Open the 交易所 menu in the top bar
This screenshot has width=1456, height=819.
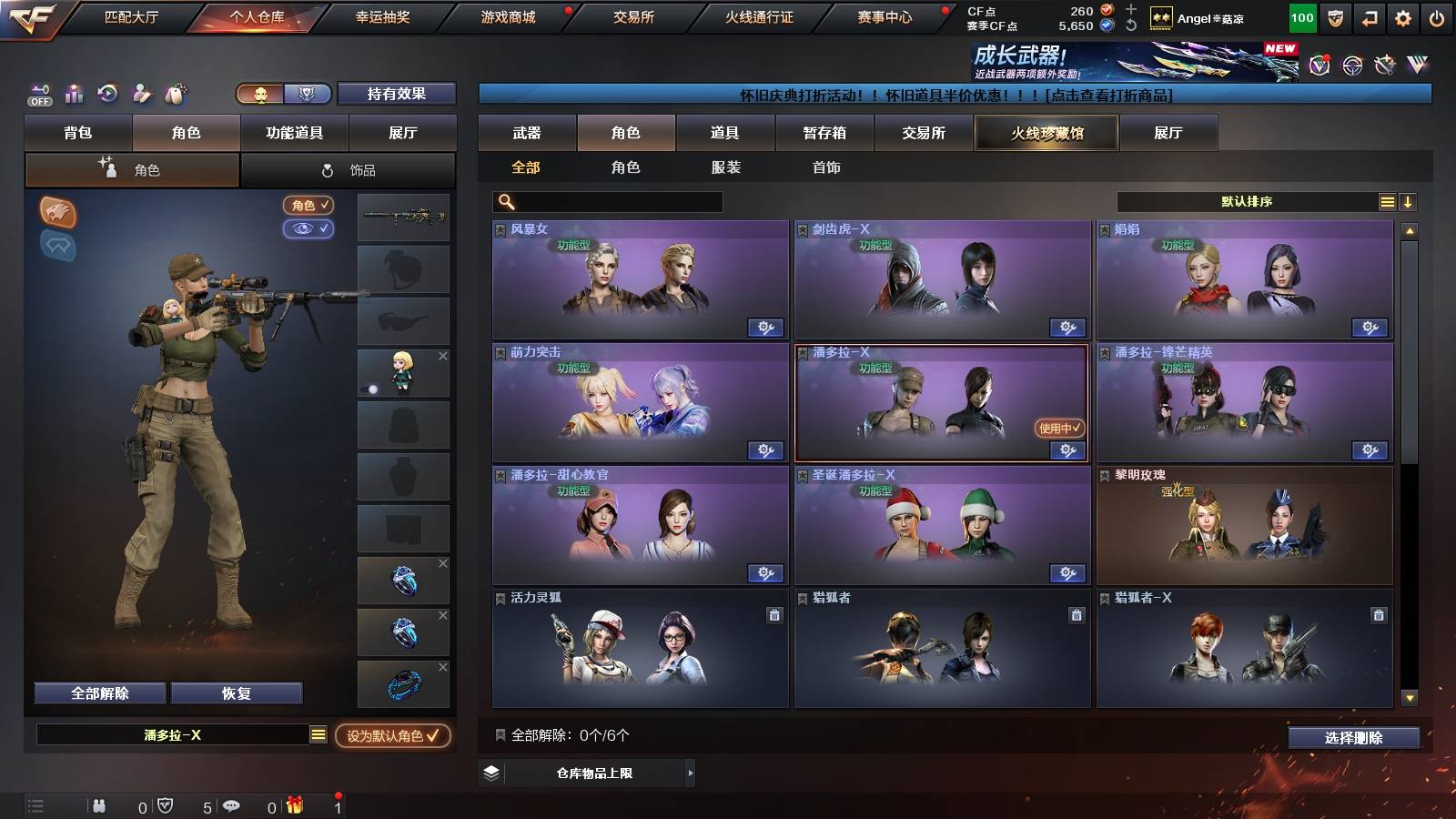633,16
